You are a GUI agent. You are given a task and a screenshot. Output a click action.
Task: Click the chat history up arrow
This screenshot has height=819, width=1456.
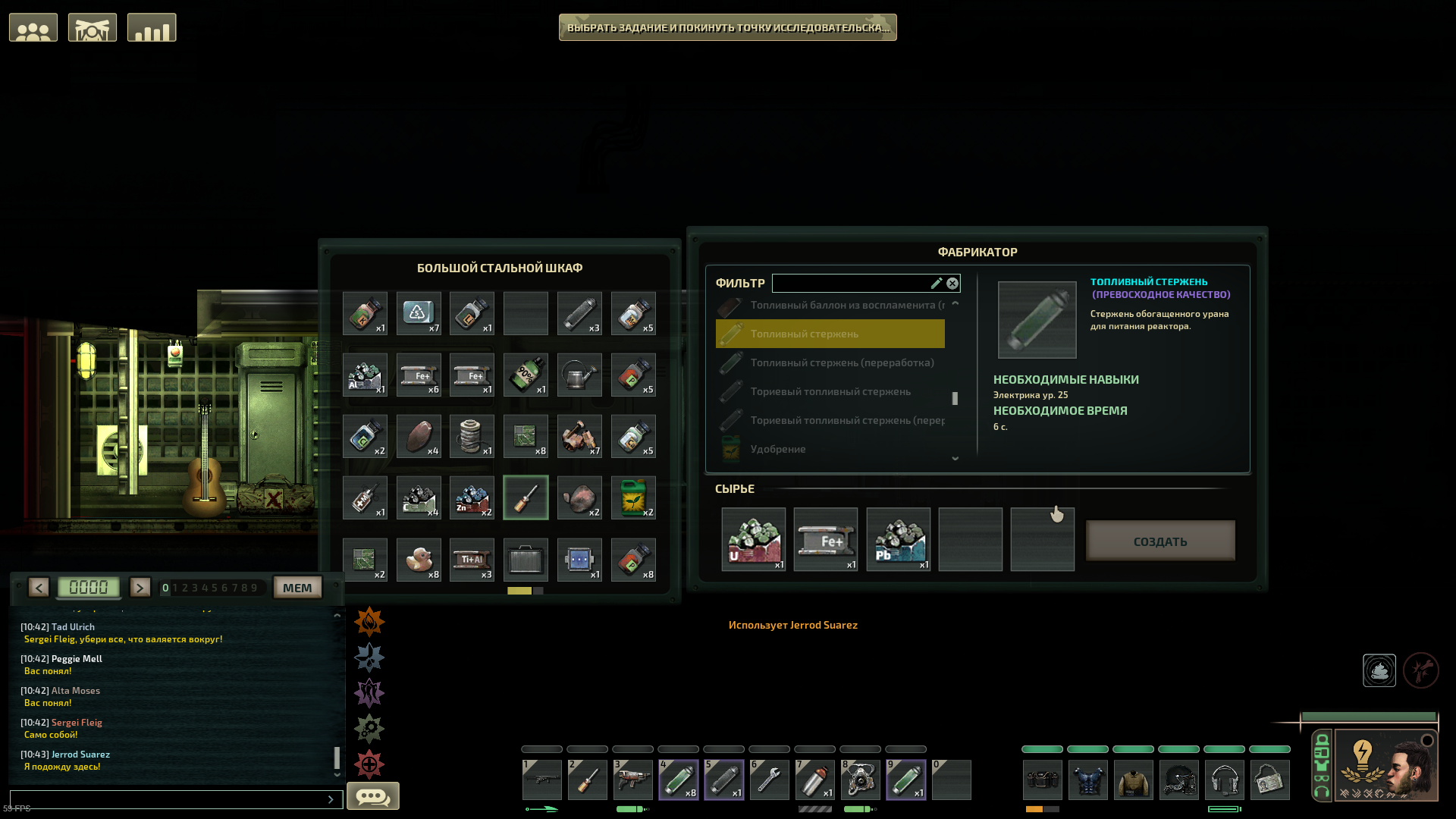337,616
